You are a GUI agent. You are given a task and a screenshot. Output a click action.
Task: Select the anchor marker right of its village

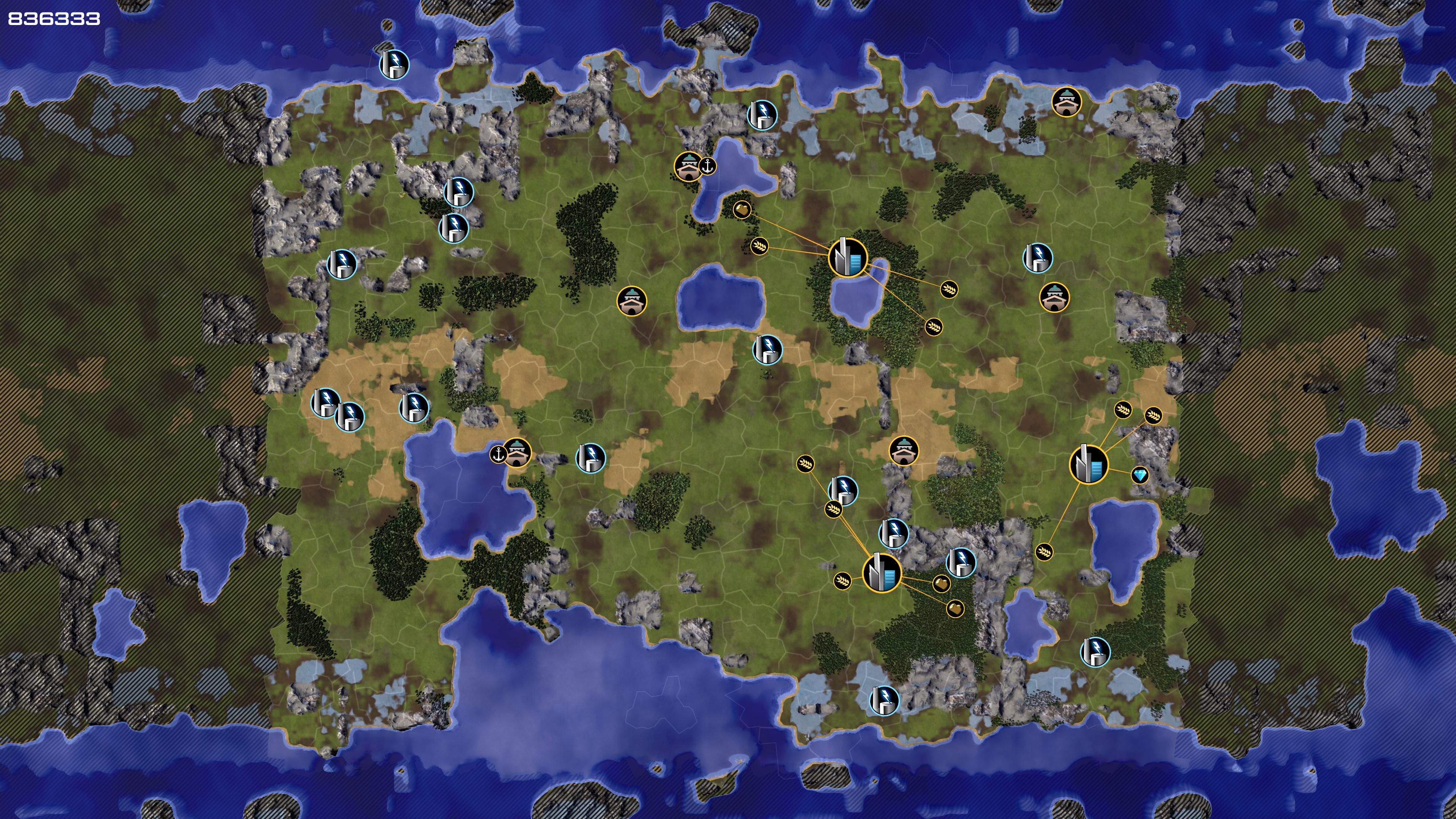708,166
